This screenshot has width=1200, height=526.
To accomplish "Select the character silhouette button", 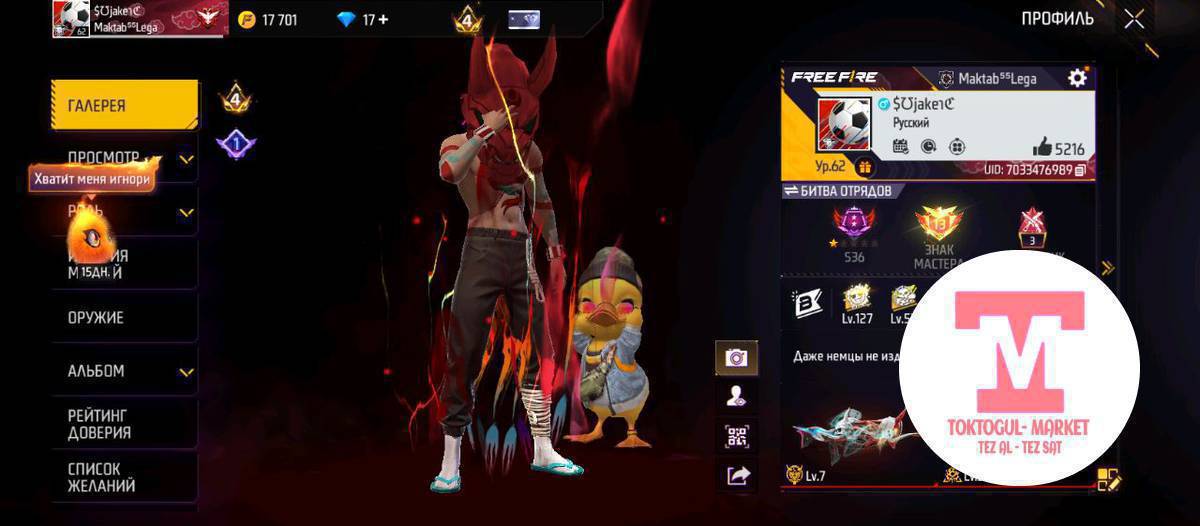I will pos(736,397).
